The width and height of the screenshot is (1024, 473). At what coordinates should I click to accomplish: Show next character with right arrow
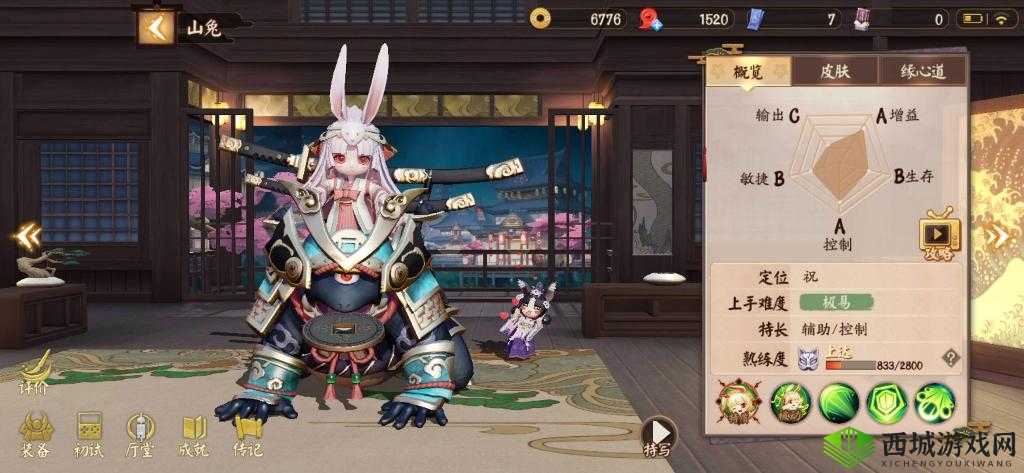(x=998, y=235)
